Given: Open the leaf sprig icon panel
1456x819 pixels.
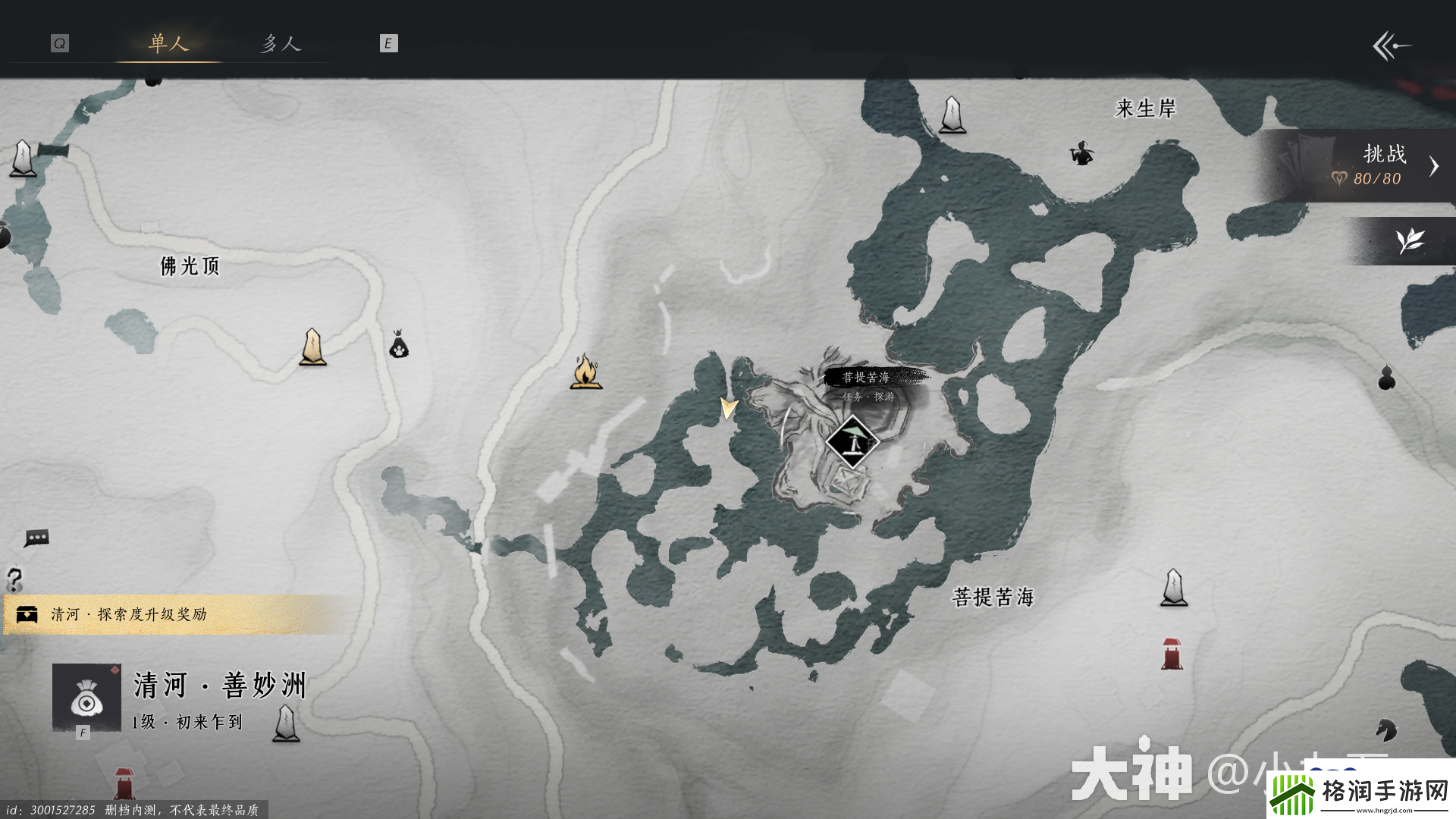Looking at the screenshot, I should pos(1410,241).
